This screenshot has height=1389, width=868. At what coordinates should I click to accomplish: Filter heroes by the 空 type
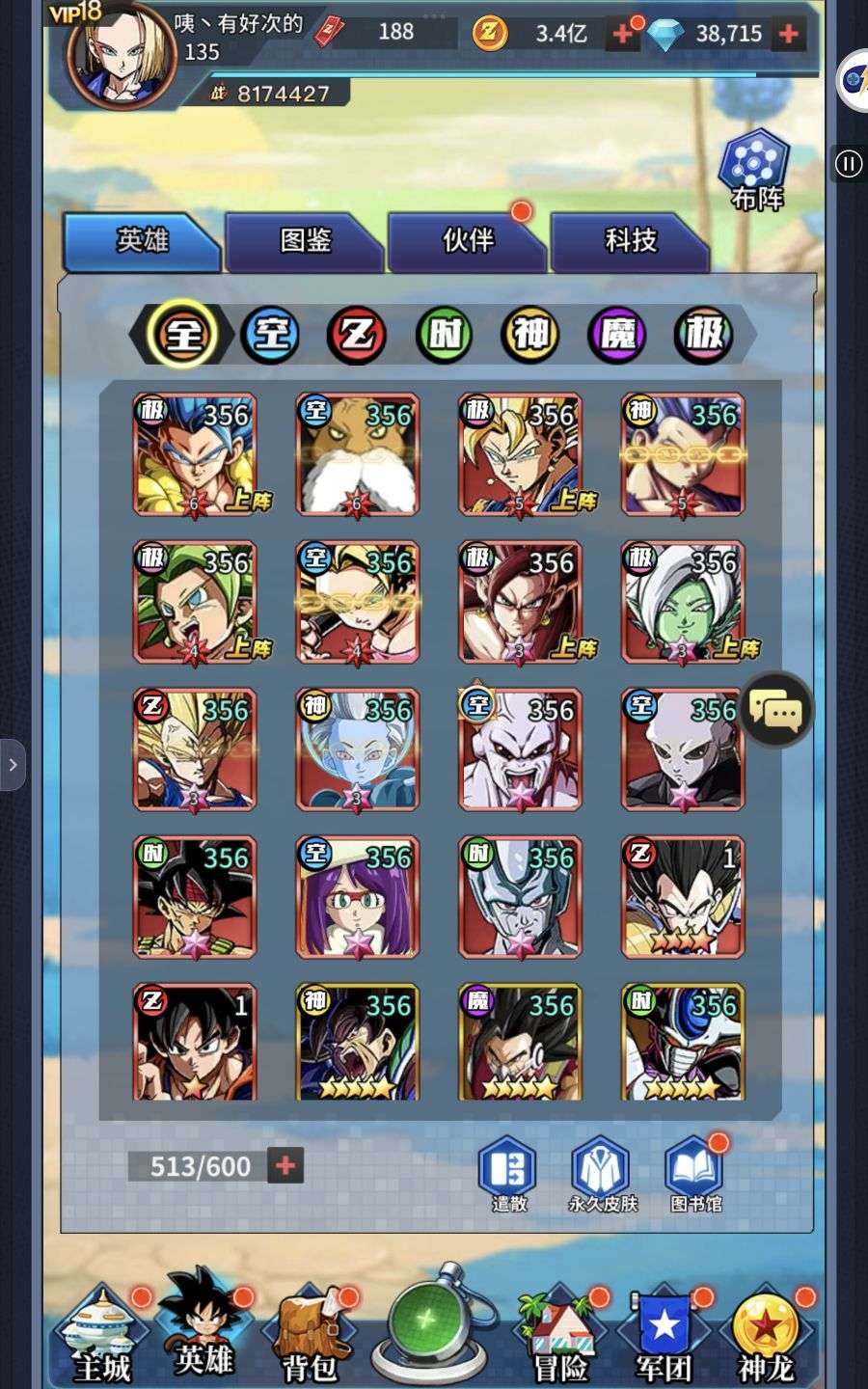tap(270, 335)
